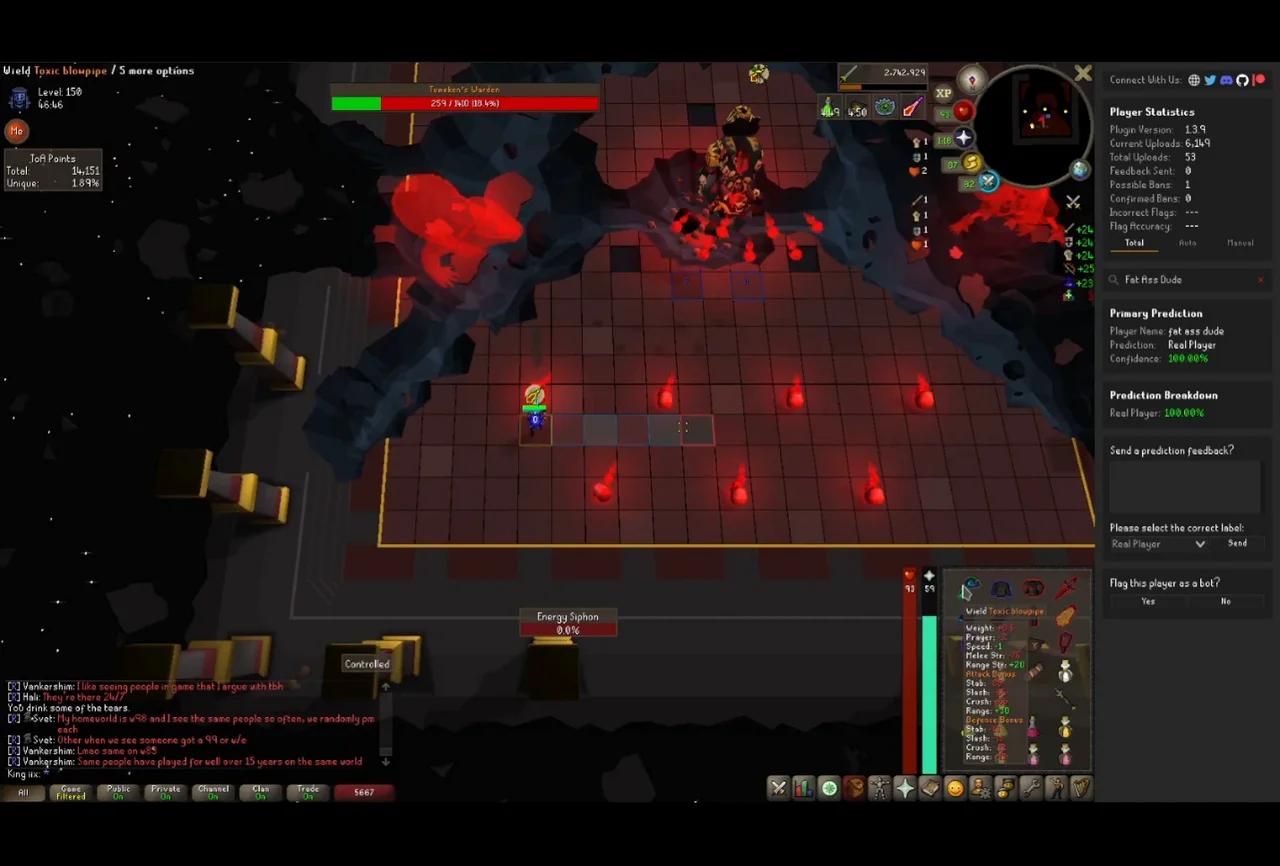Switch chat filter to the All tab
Image resolution: width=1280 pixels, height=866 pixels.
[23, 792]
